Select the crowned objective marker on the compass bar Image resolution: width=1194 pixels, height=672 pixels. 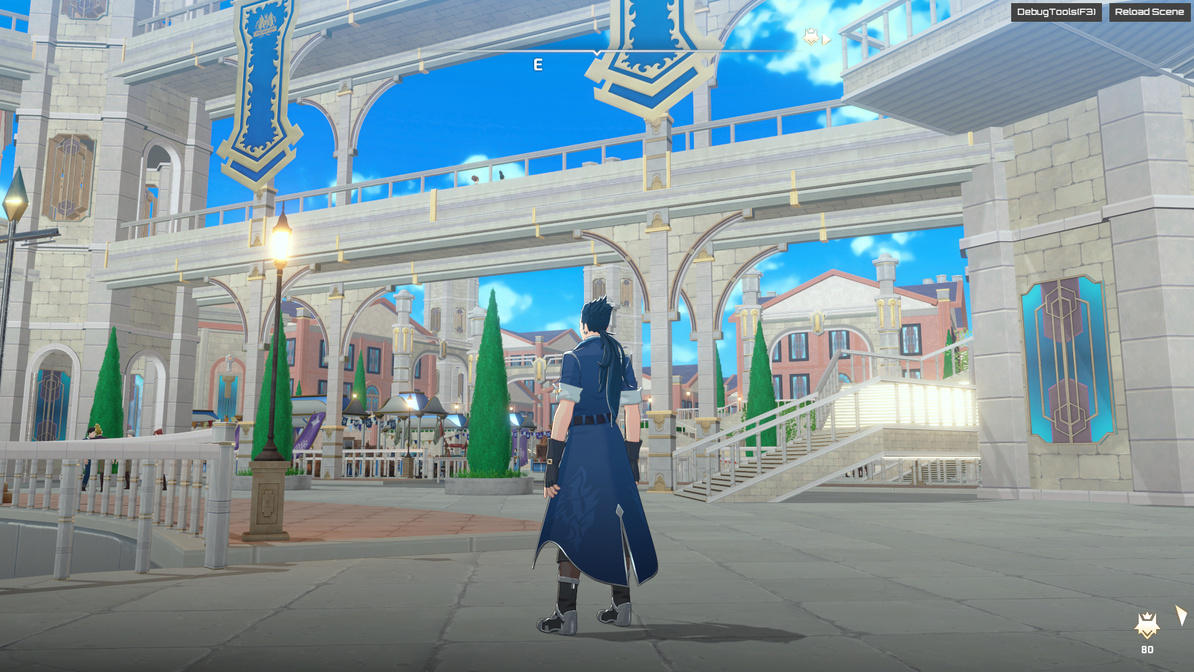811,37
